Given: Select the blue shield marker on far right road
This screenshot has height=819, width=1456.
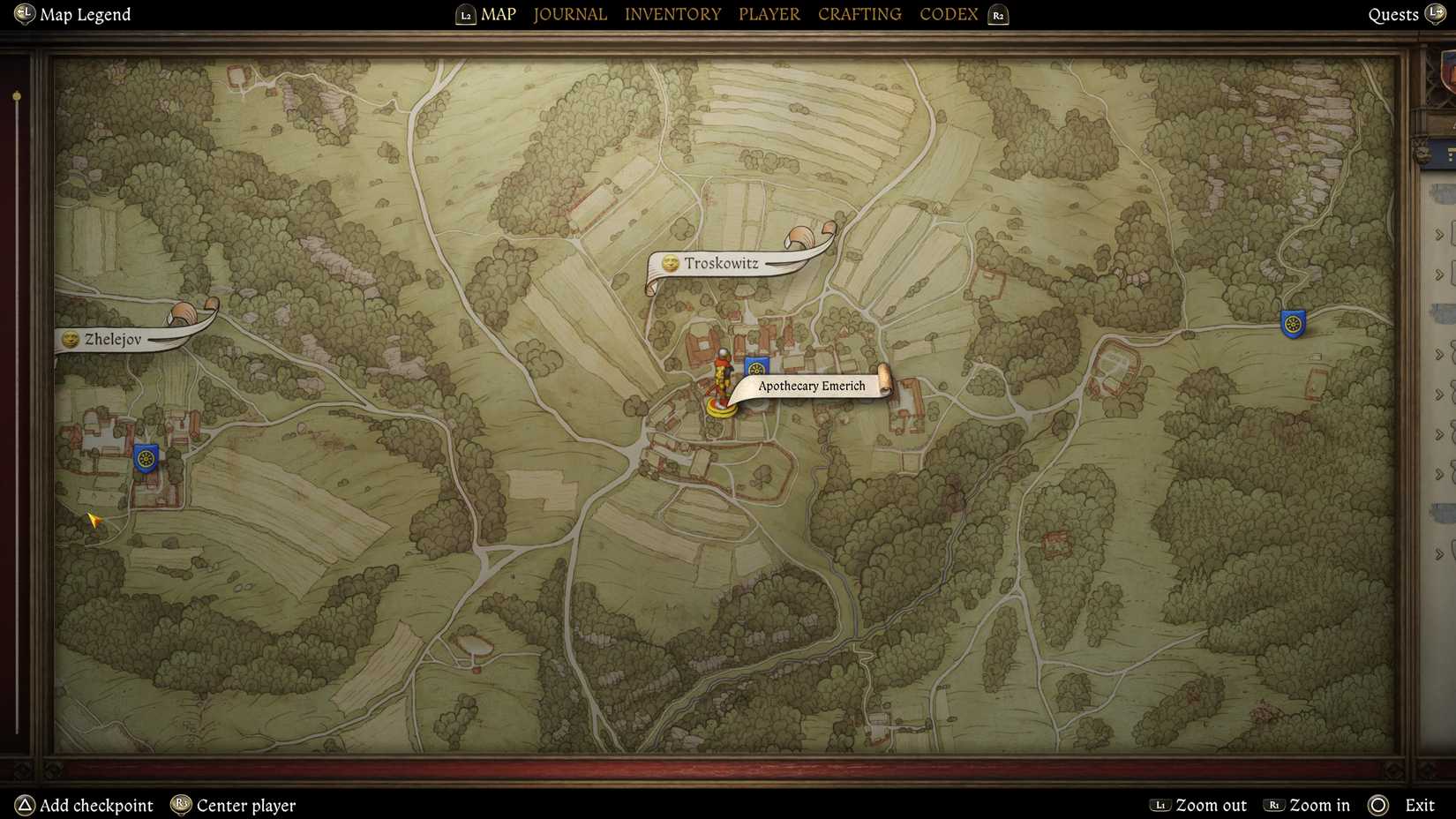Looking at the screenshot, I should click(x=1291, y=323).
